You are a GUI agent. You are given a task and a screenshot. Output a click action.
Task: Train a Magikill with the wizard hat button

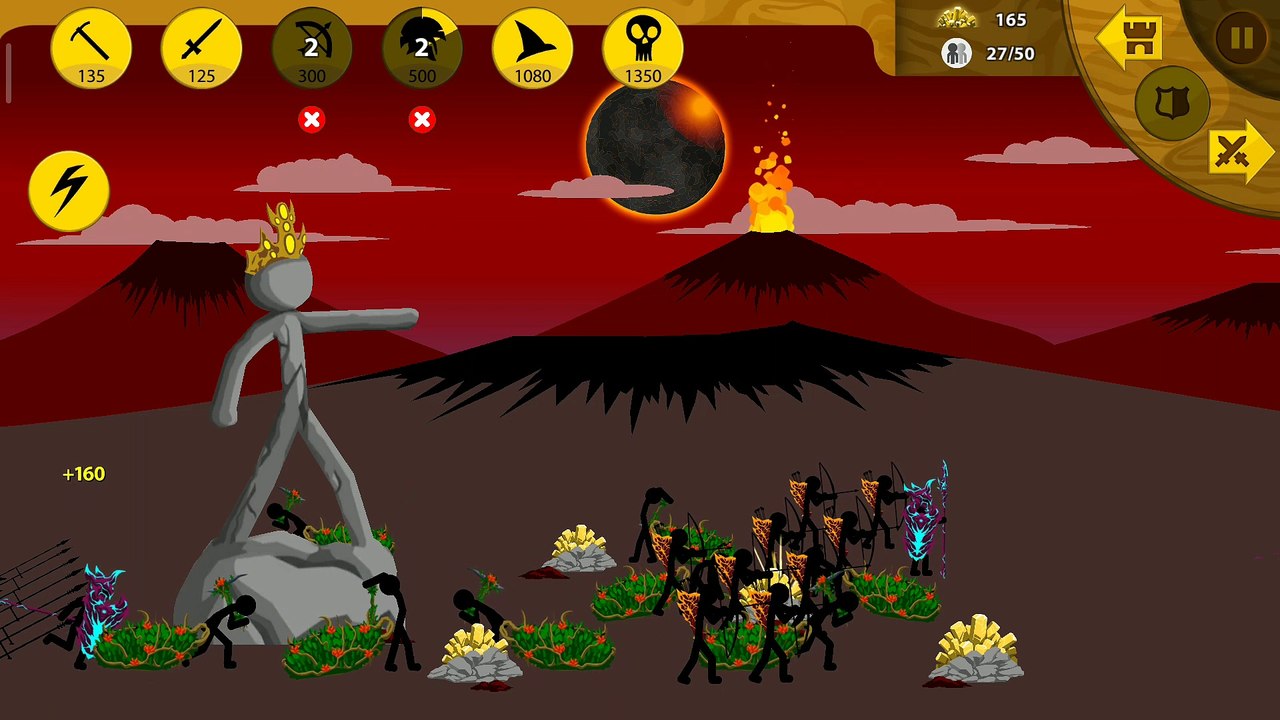point(532,48)
